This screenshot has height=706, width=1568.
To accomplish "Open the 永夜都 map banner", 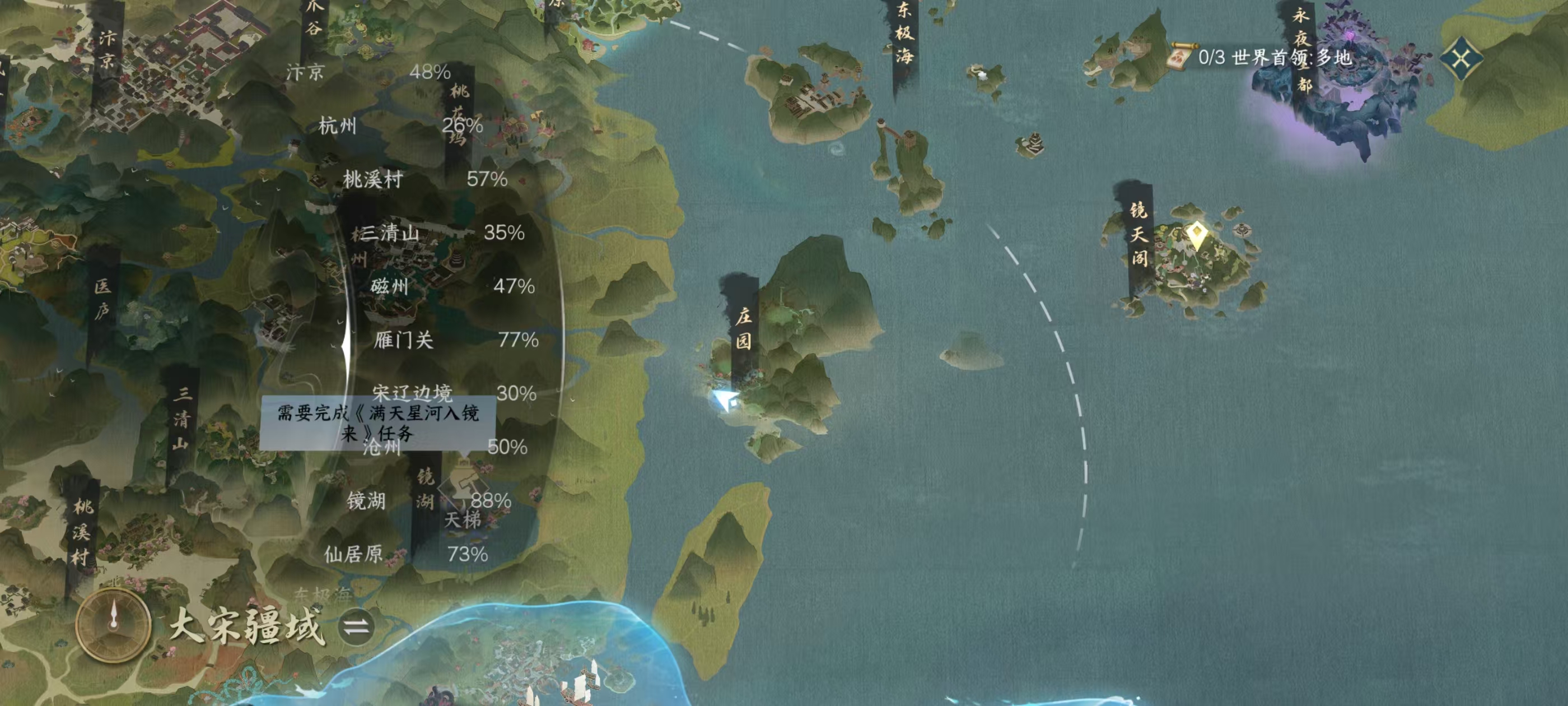I will [x=1301, y=50].
